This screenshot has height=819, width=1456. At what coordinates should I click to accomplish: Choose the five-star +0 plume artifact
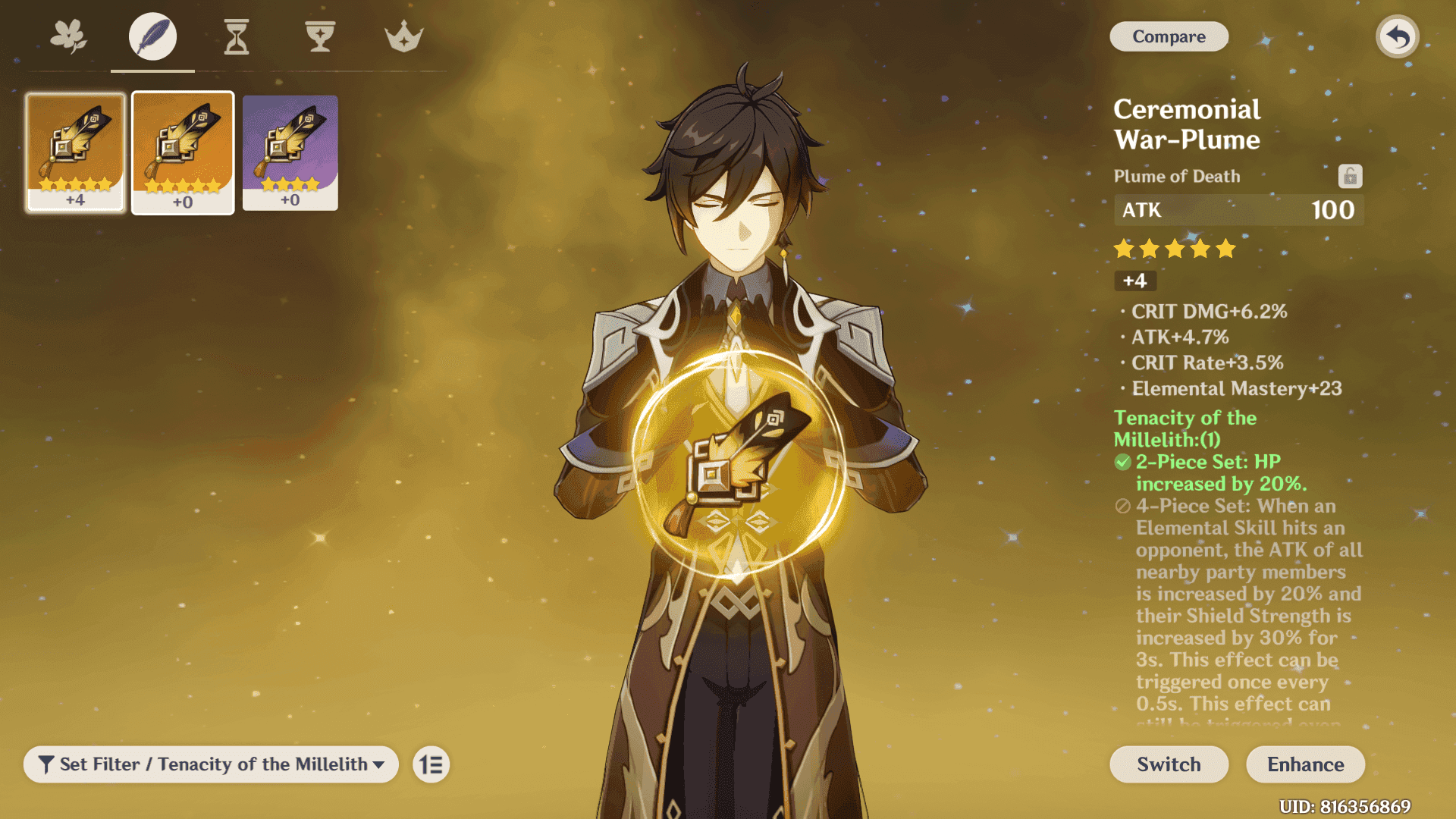pyautogui.click(x=183, y=152)
